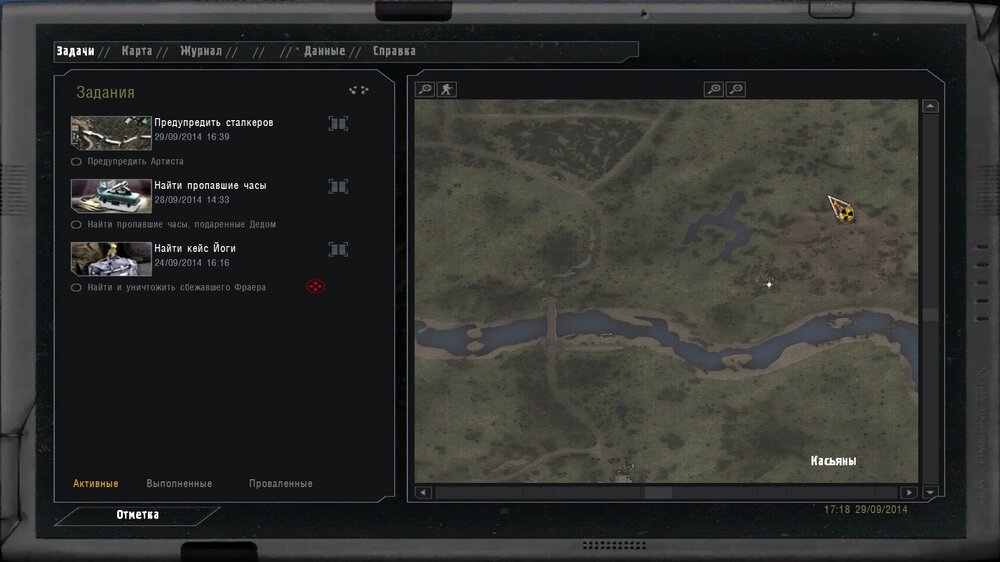Image resolution: width=1000 pixels, height=562 pixels.
Task: Show Активные tasks list
Action: (x=95, y=484)
